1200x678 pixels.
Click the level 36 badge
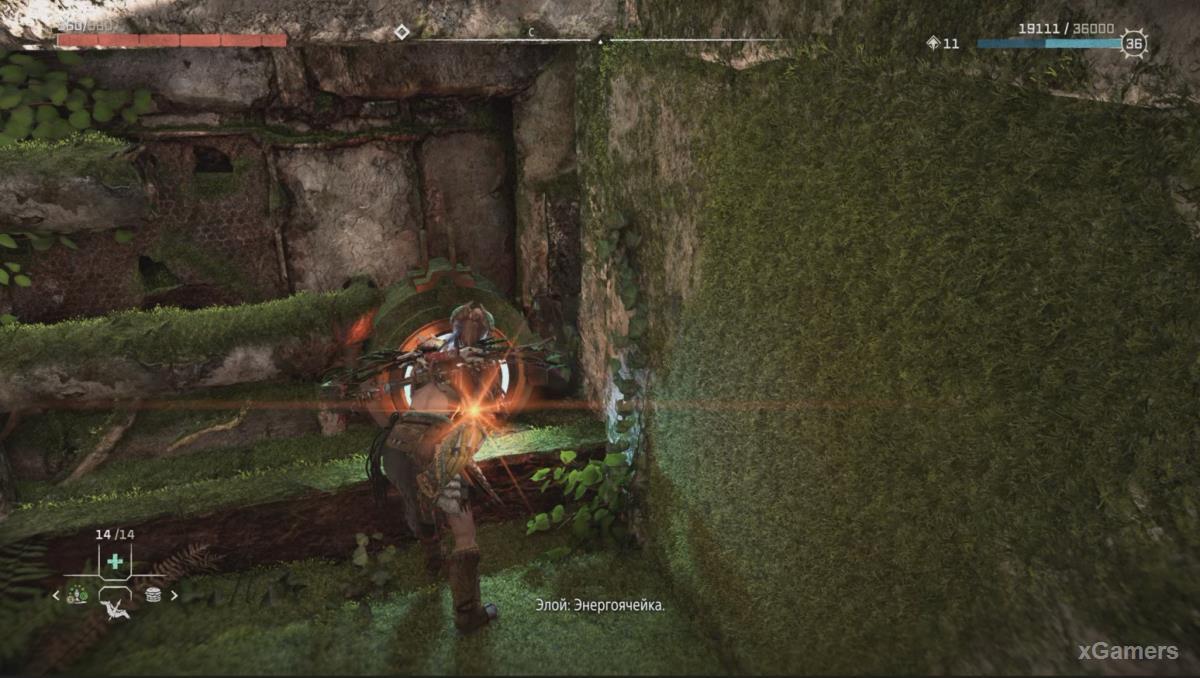(x=1134, y=43)
